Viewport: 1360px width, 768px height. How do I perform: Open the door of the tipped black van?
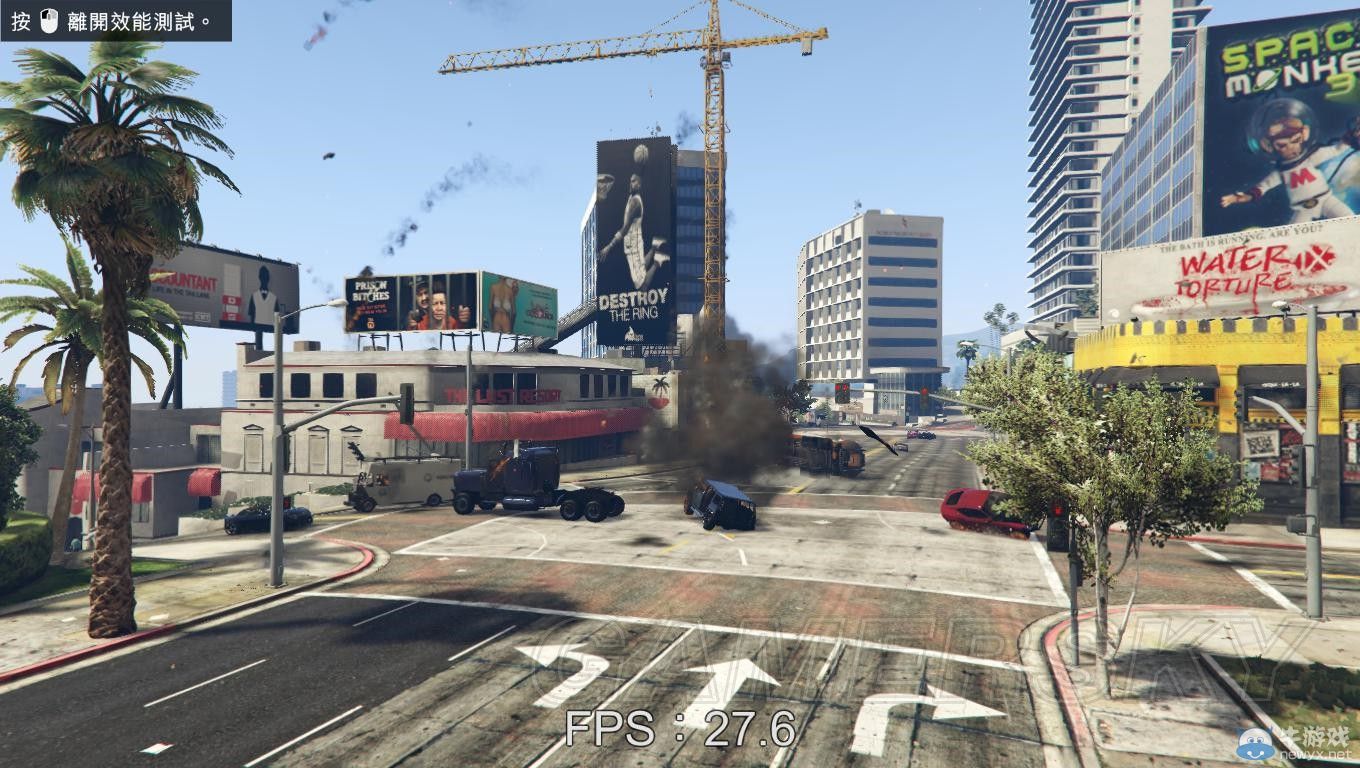722,510
